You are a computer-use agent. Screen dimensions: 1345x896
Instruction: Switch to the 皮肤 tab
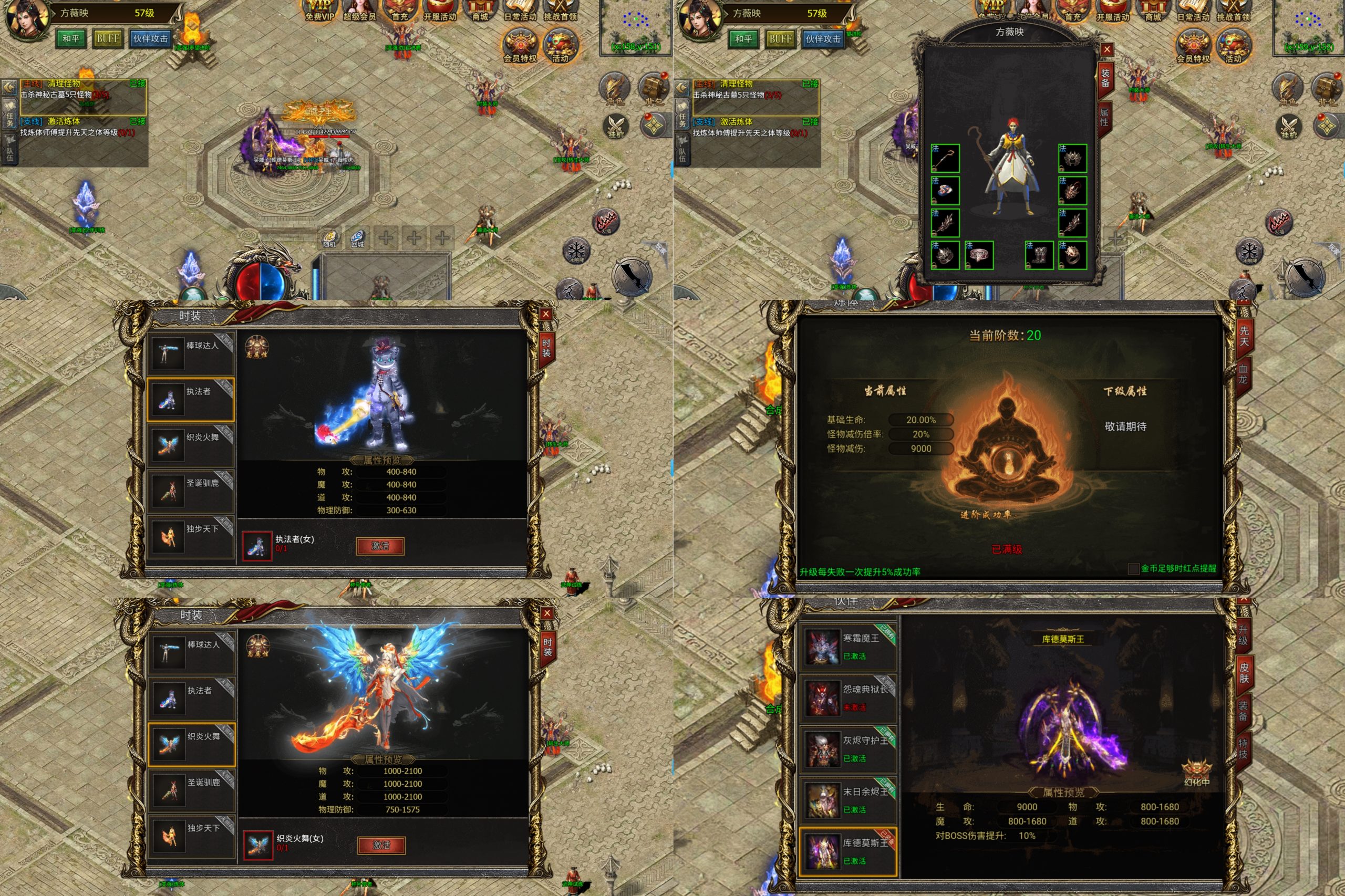[1244, 673]
